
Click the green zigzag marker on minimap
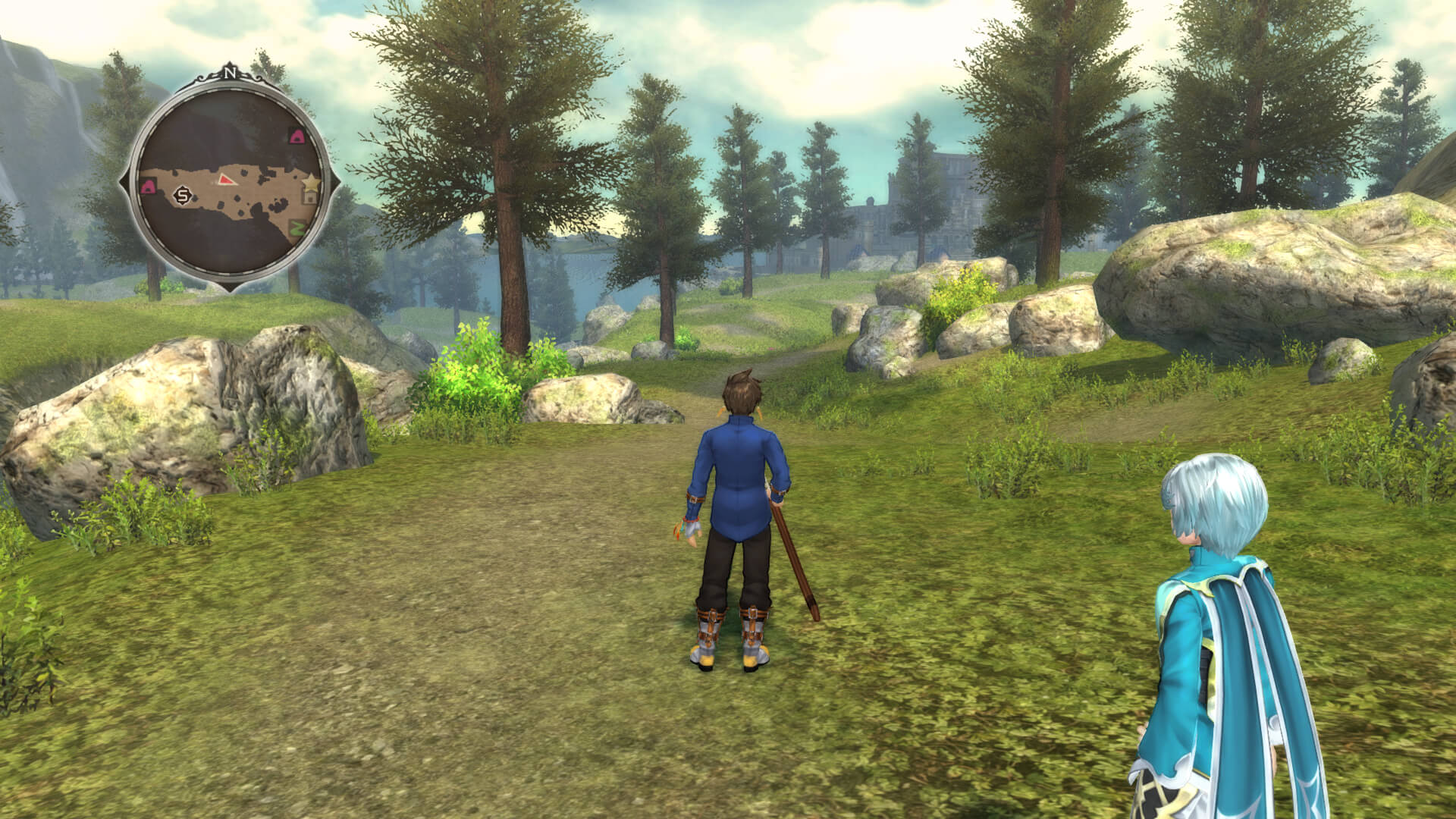(297, 226)
